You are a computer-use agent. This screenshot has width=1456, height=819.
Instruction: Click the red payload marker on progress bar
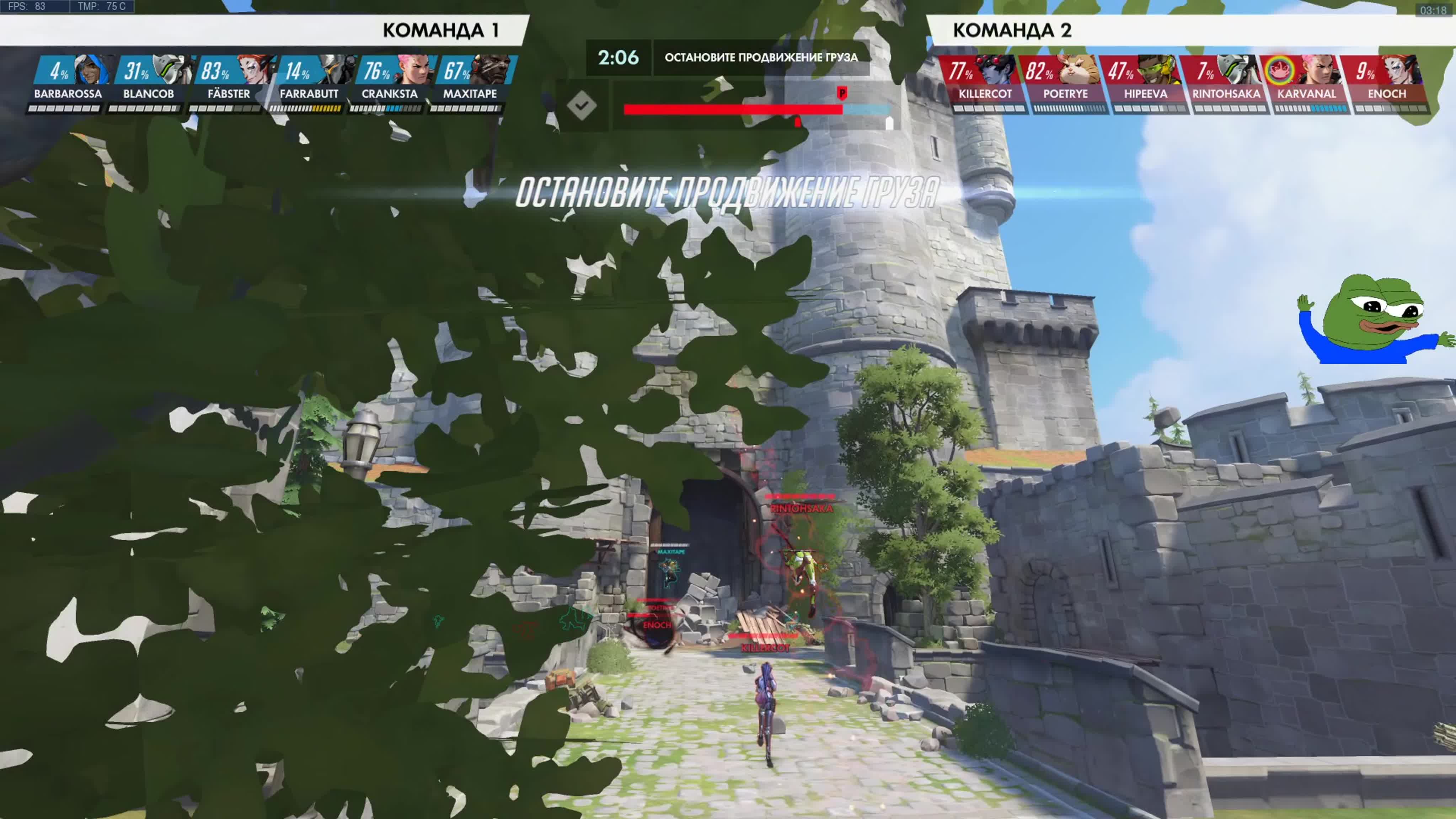pos(842,93)
